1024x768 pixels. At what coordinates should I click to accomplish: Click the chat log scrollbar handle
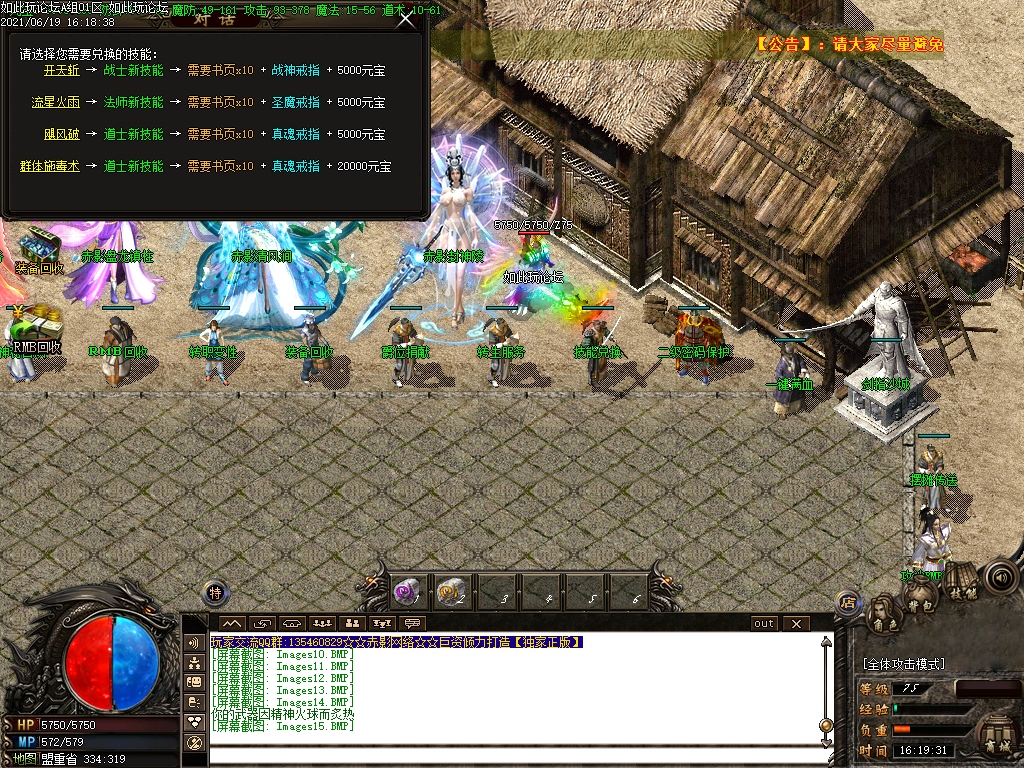[x=825, y=725]
